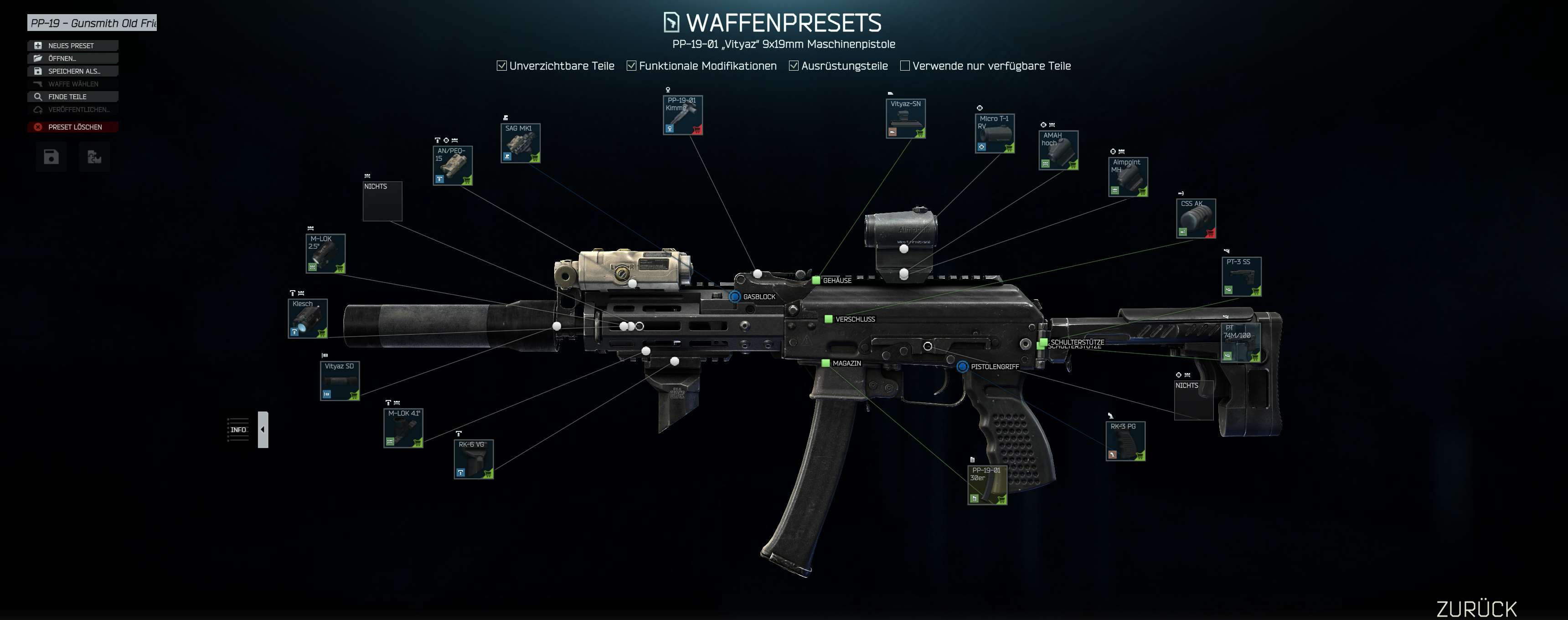Screen dimensions: 1568x620
Task: Expand the INFO side panel
Action: [x=263, y=430]
